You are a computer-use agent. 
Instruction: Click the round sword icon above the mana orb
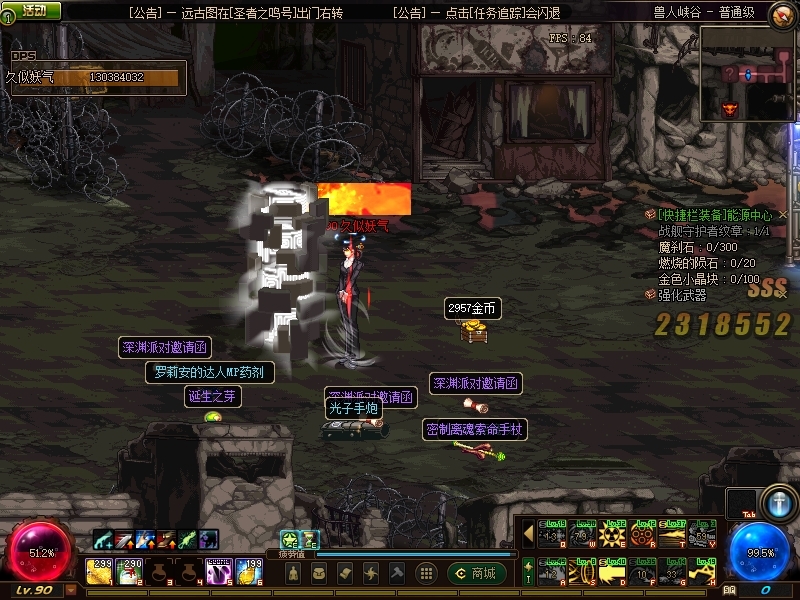pyautogui.click(x=777, y=502)
